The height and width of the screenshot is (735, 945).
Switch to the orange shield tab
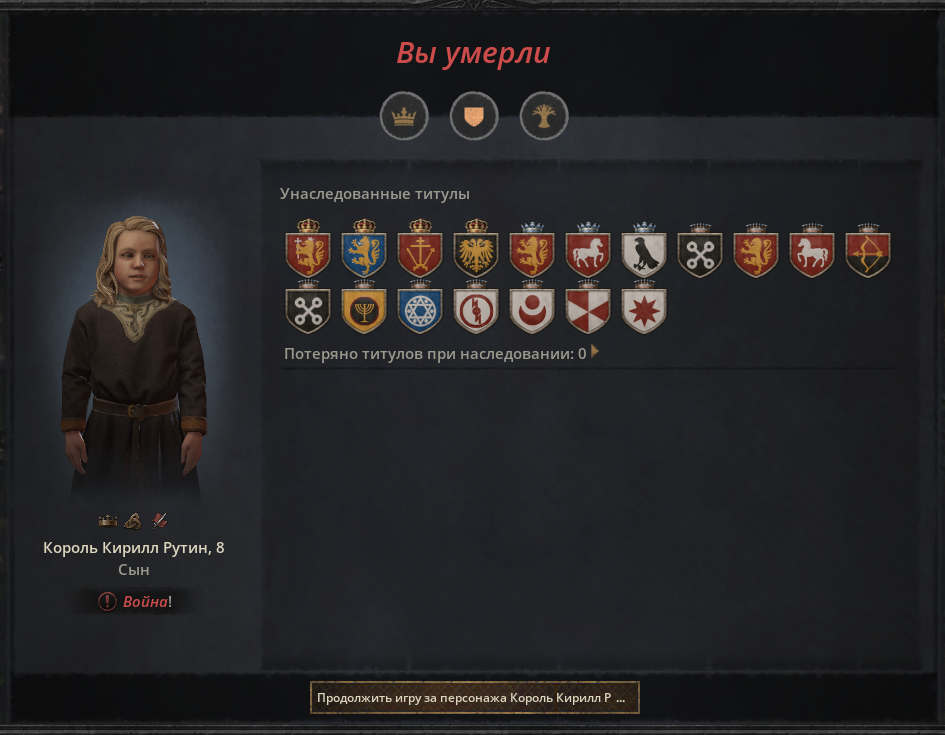474,117
